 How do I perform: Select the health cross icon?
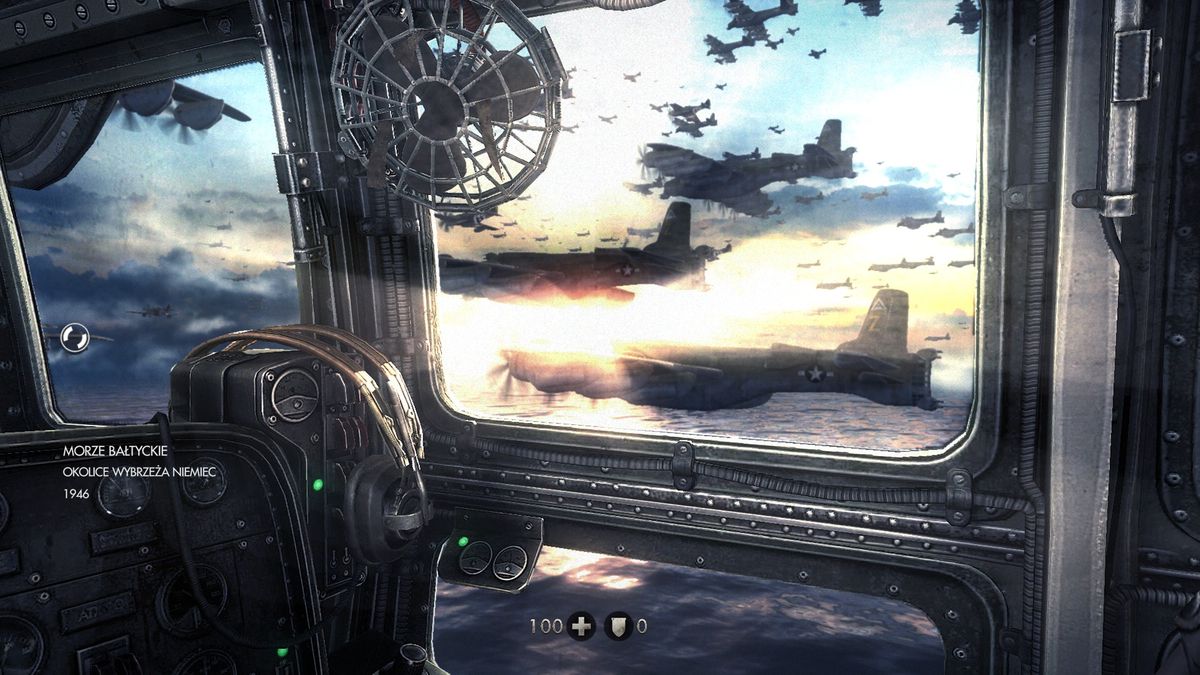coord(581,627)
